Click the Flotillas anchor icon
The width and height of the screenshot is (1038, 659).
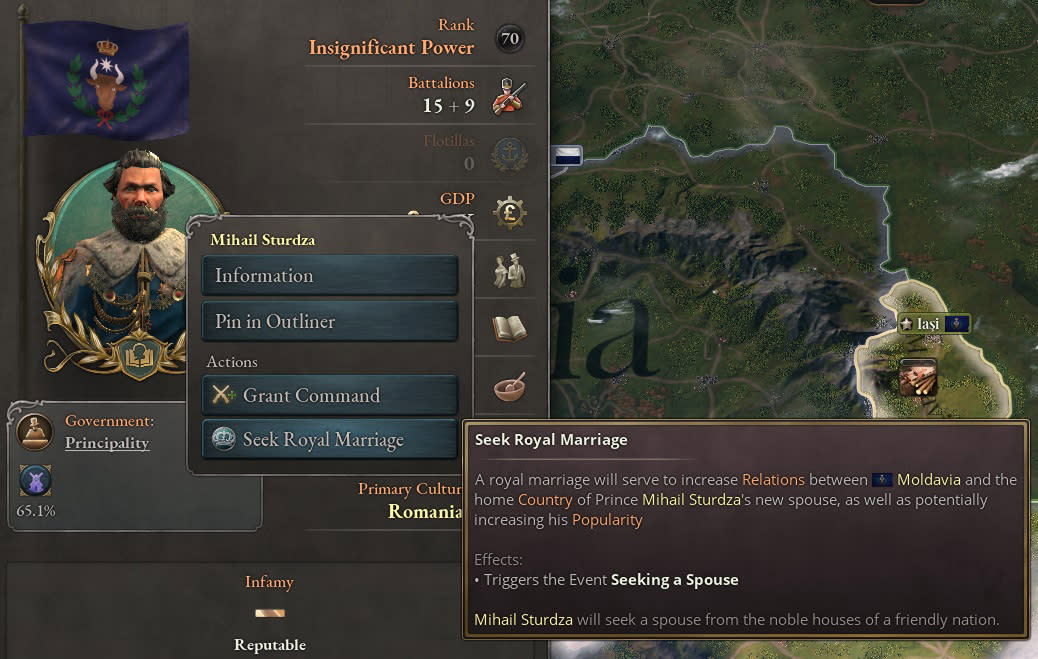coord(510,153)
